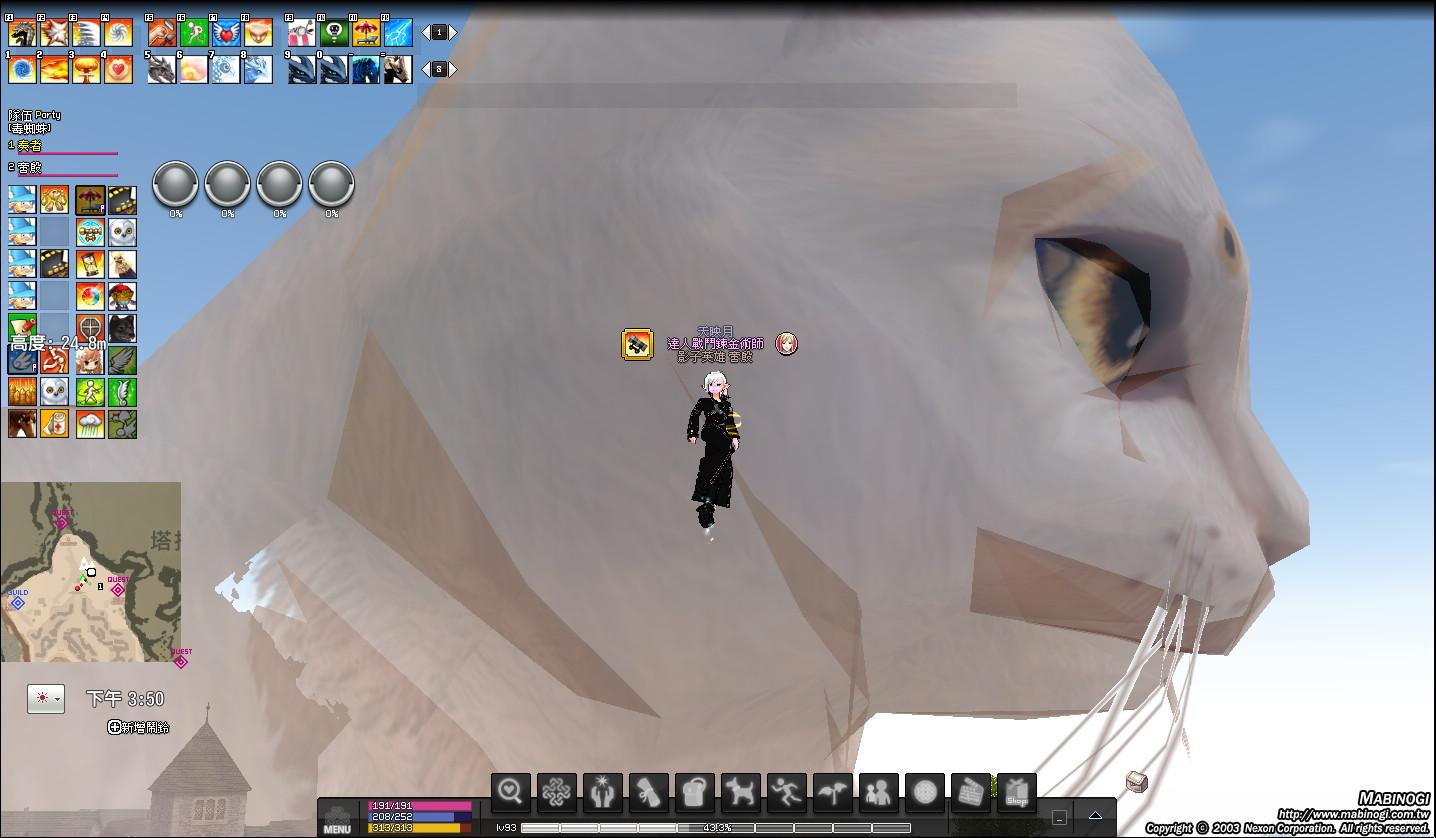This screenshot has height=838, width=1436.
Task: Select the rain cloud skill icon
Action: (x=90, y=424)
